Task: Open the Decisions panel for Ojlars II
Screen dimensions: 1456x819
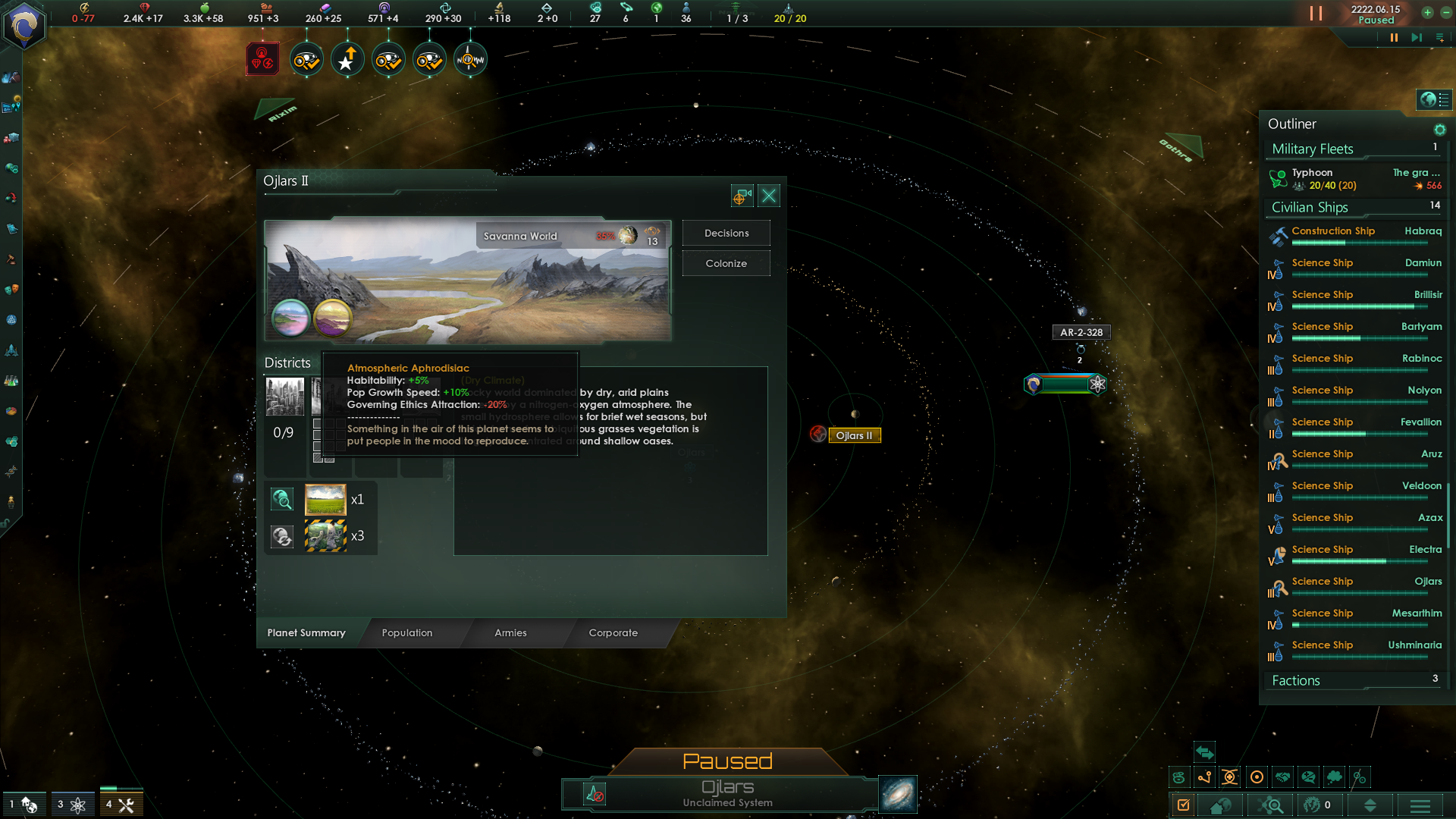Action: point(726,233)
